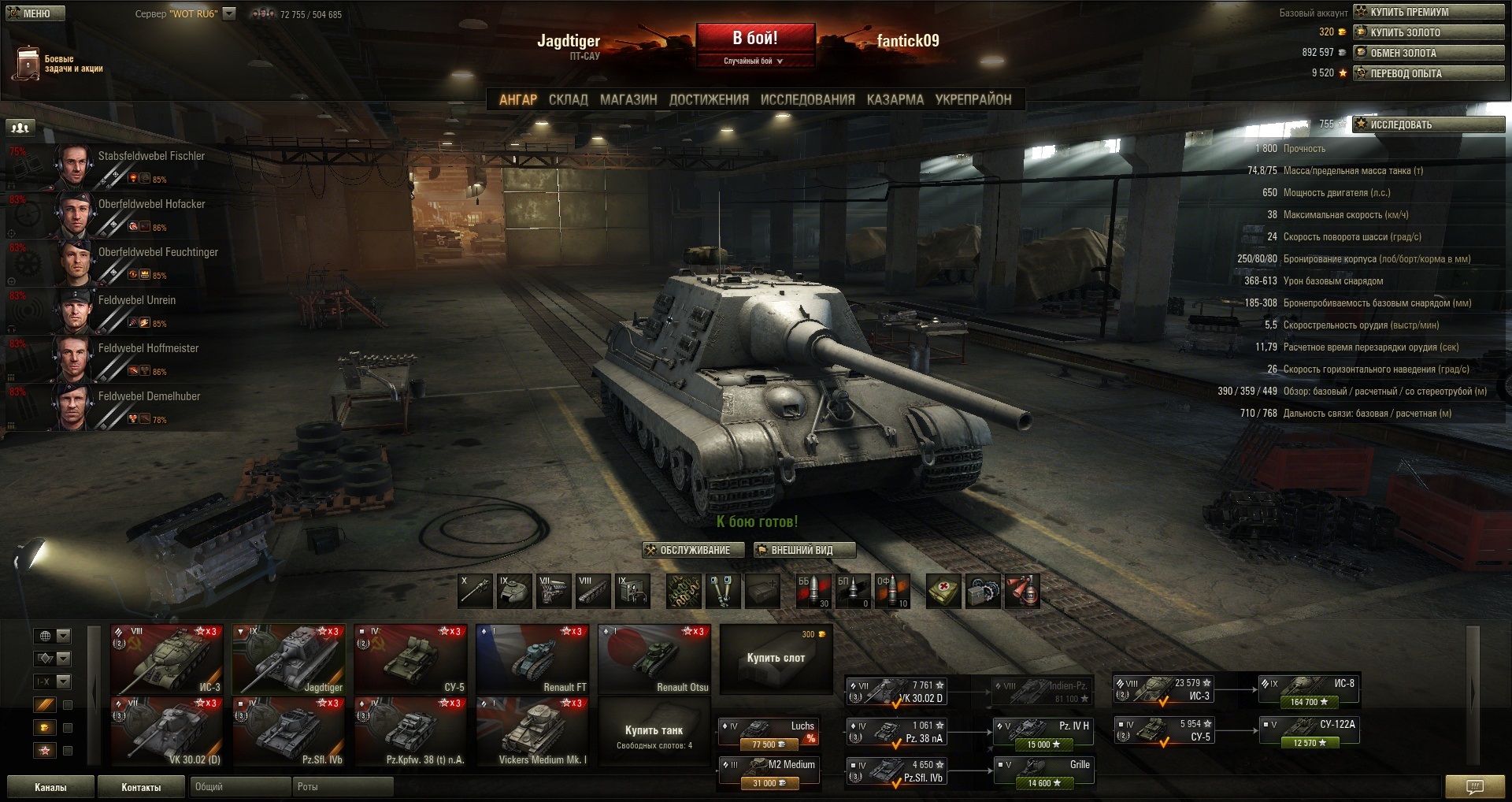The width and height of the screenshot is (1512, 802).
Task: Select the ИС-3 tank in carousel
Action: (x=166, y=659)
